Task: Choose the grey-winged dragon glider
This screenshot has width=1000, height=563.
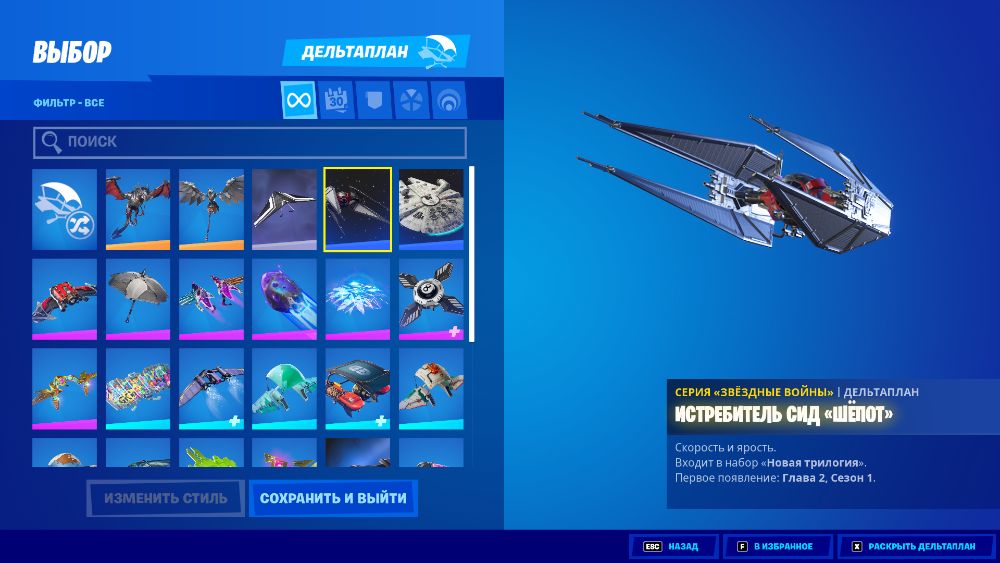Action: click(211, 209)
